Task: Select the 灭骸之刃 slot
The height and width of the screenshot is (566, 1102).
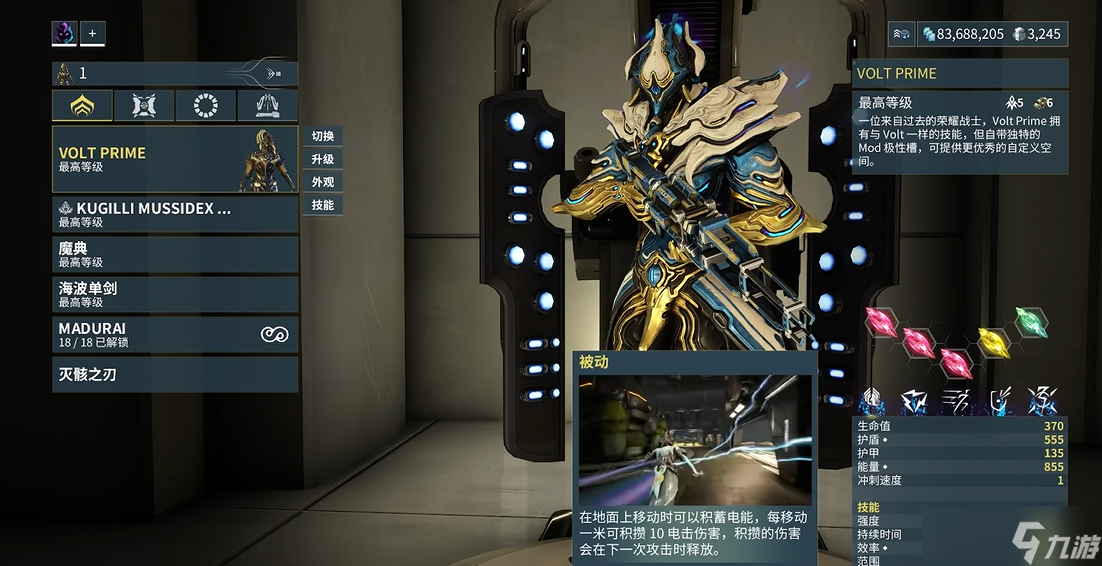Action: [x=175, y=375]
